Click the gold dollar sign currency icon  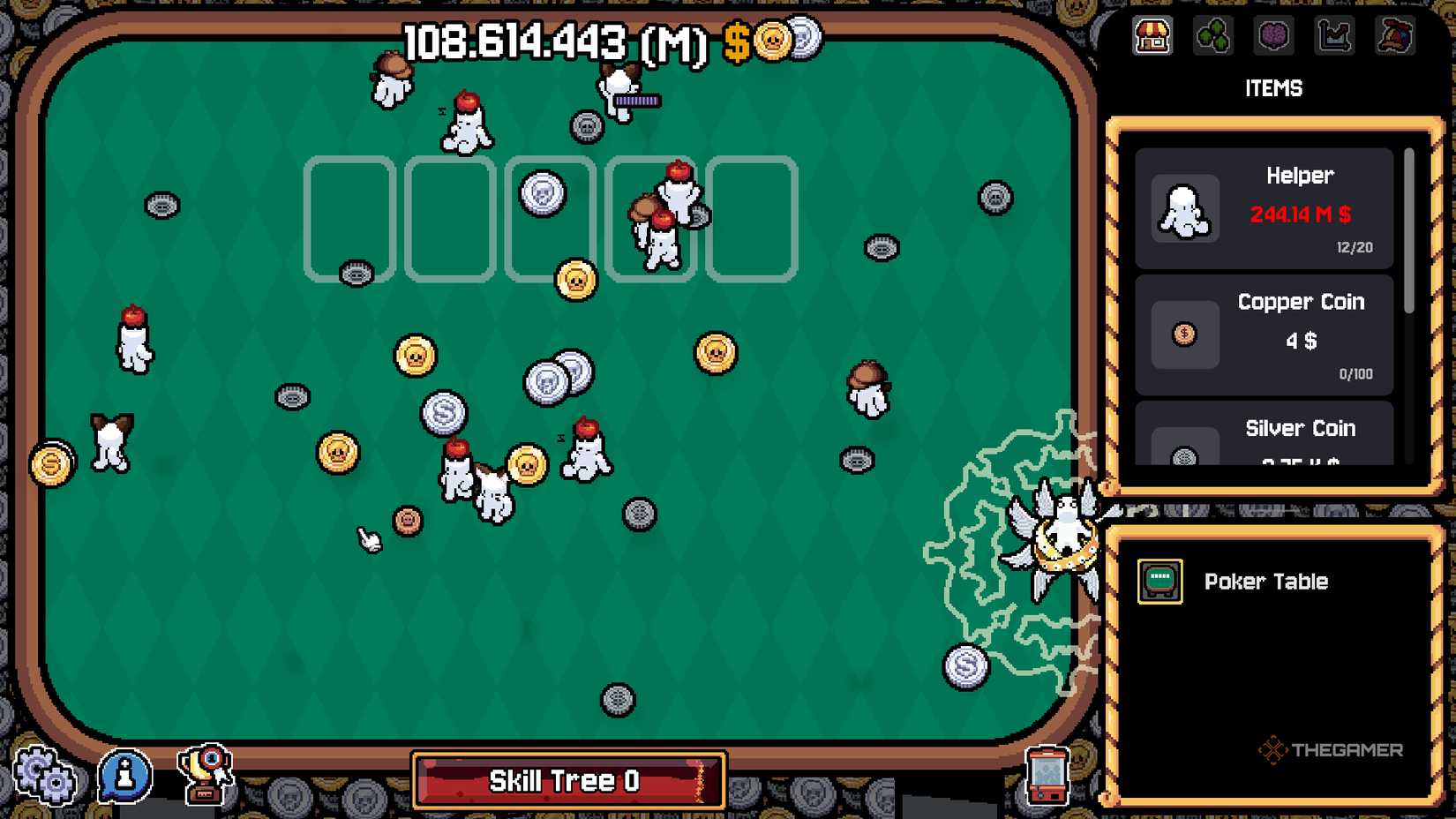pyautogui.click(x=735, y=39)
